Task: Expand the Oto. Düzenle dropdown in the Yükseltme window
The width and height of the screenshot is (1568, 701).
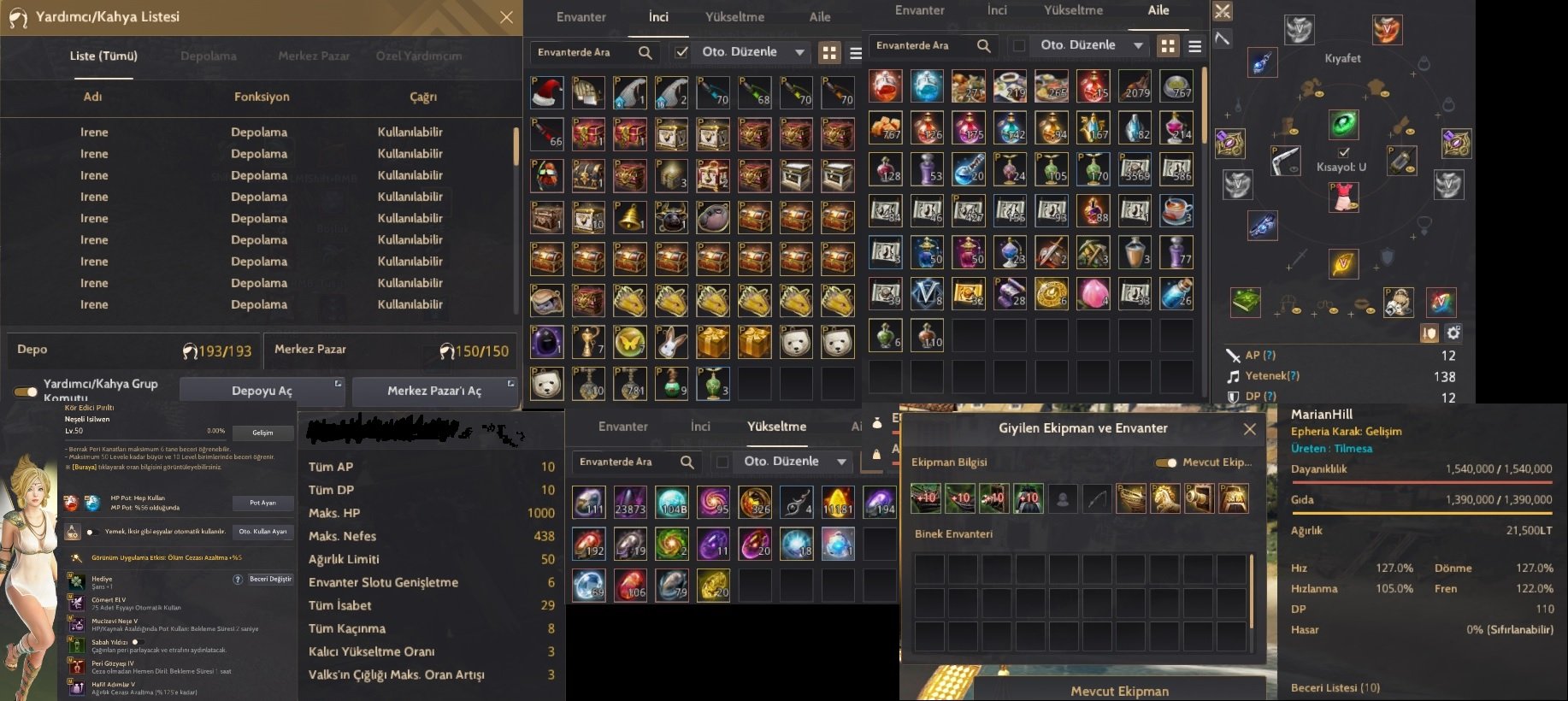Action: click(x=843, y=461)
